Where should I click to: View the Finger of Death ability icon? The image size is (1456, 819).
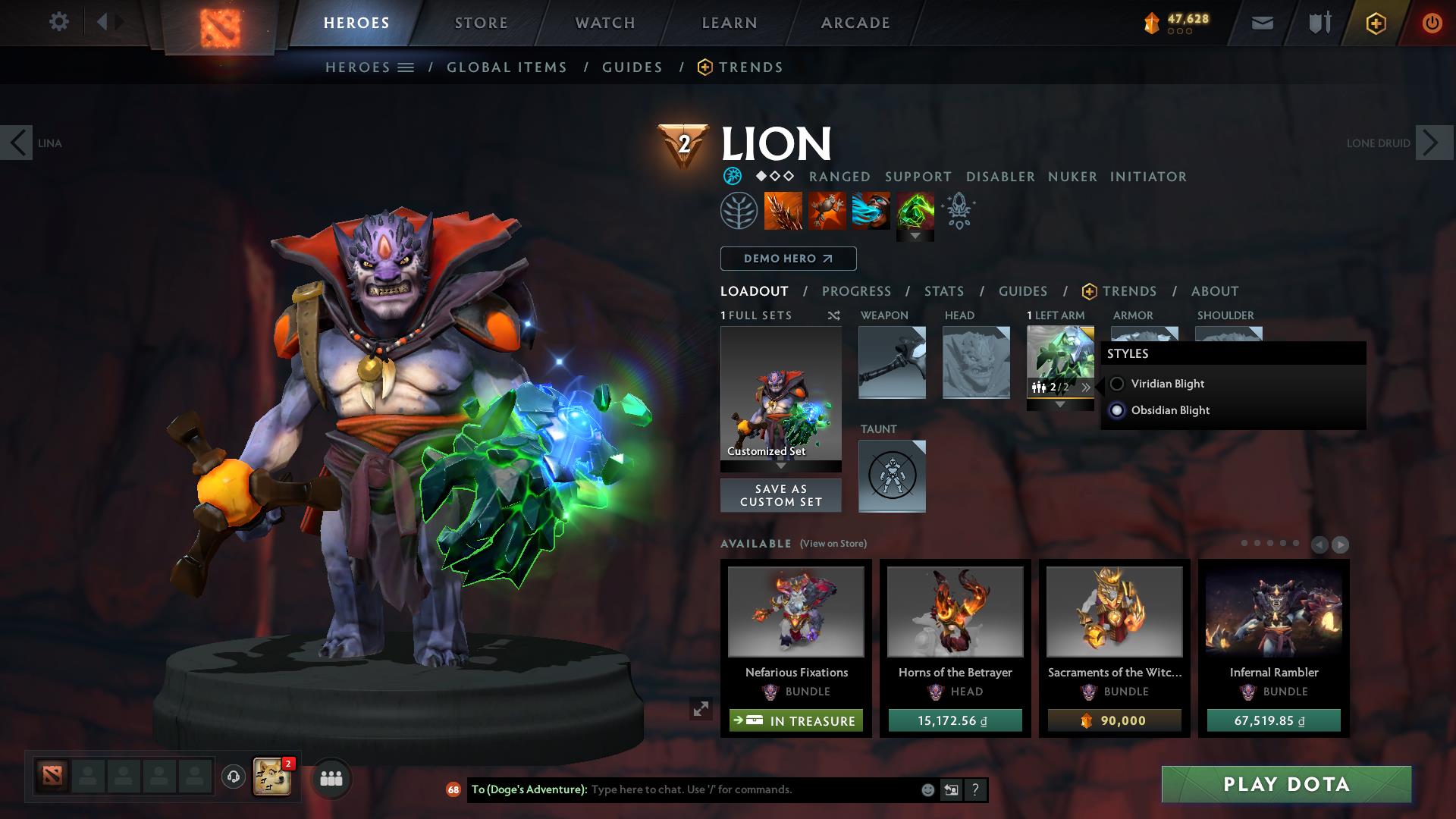point(916,211)
